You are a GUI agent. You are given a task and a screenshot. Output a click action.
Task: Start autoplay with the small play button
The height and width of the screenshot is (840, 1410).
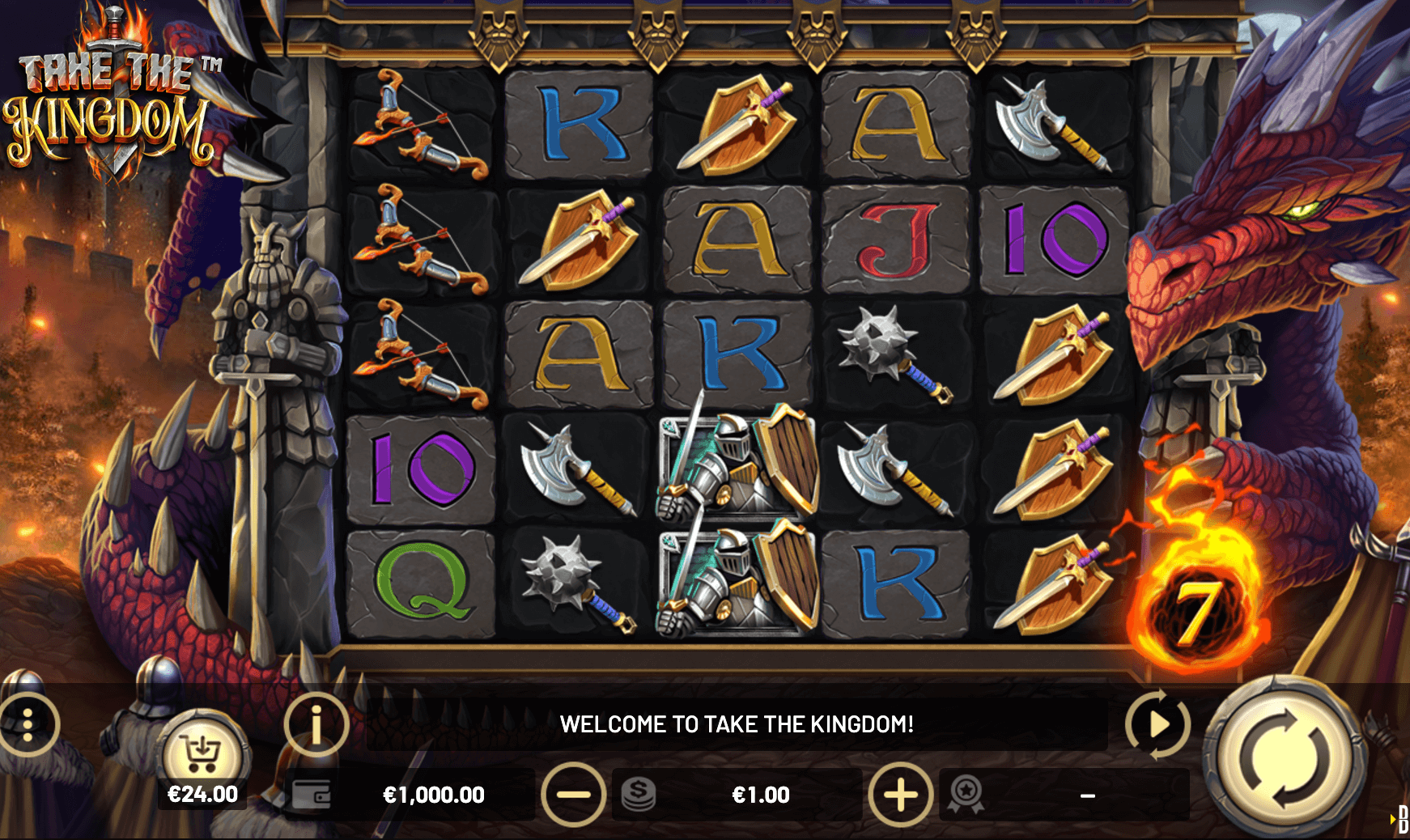1157,724
